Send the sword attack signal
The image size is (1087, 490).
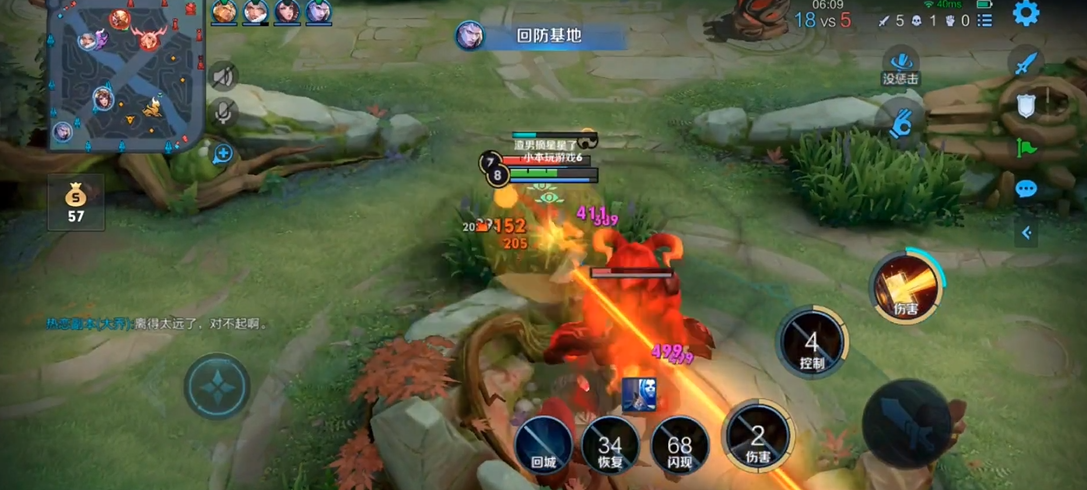click(x=1025, y=64)
